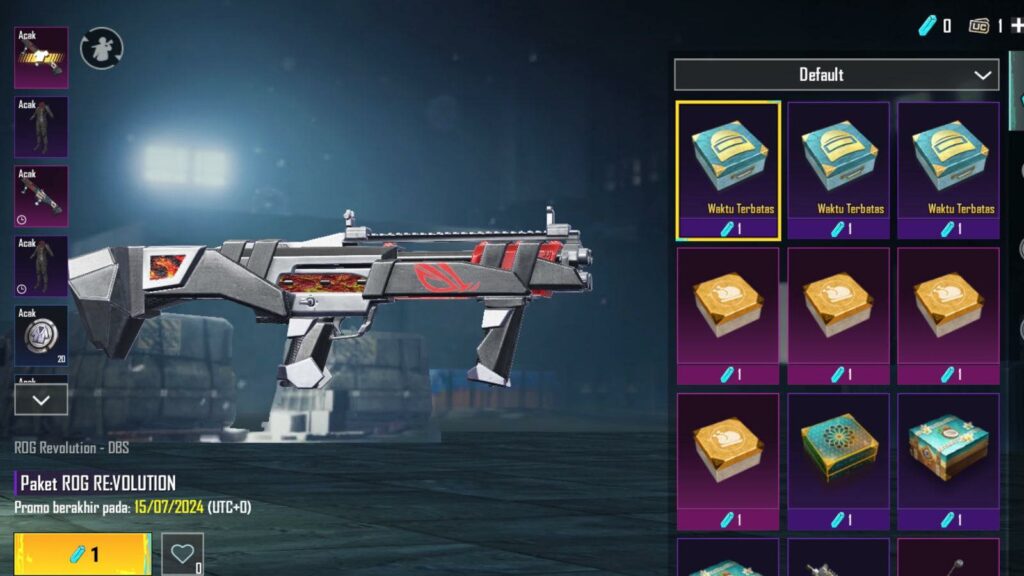Image resolution: width=1024 pixels, height=576 pixels.
Task: Add item to wishlist with heart button
Action: click(x=182, y=553)
